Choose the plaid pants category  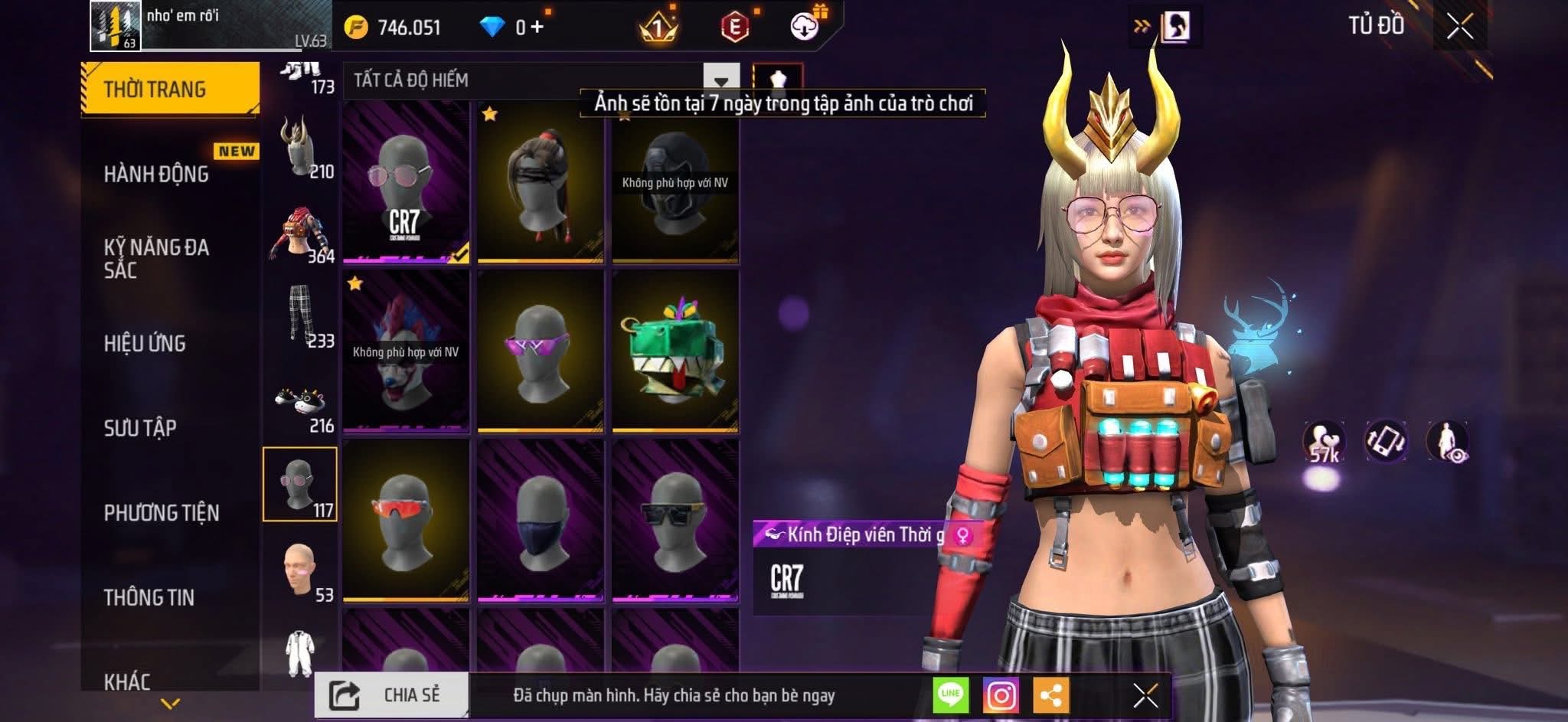click(x=300, y=316)
